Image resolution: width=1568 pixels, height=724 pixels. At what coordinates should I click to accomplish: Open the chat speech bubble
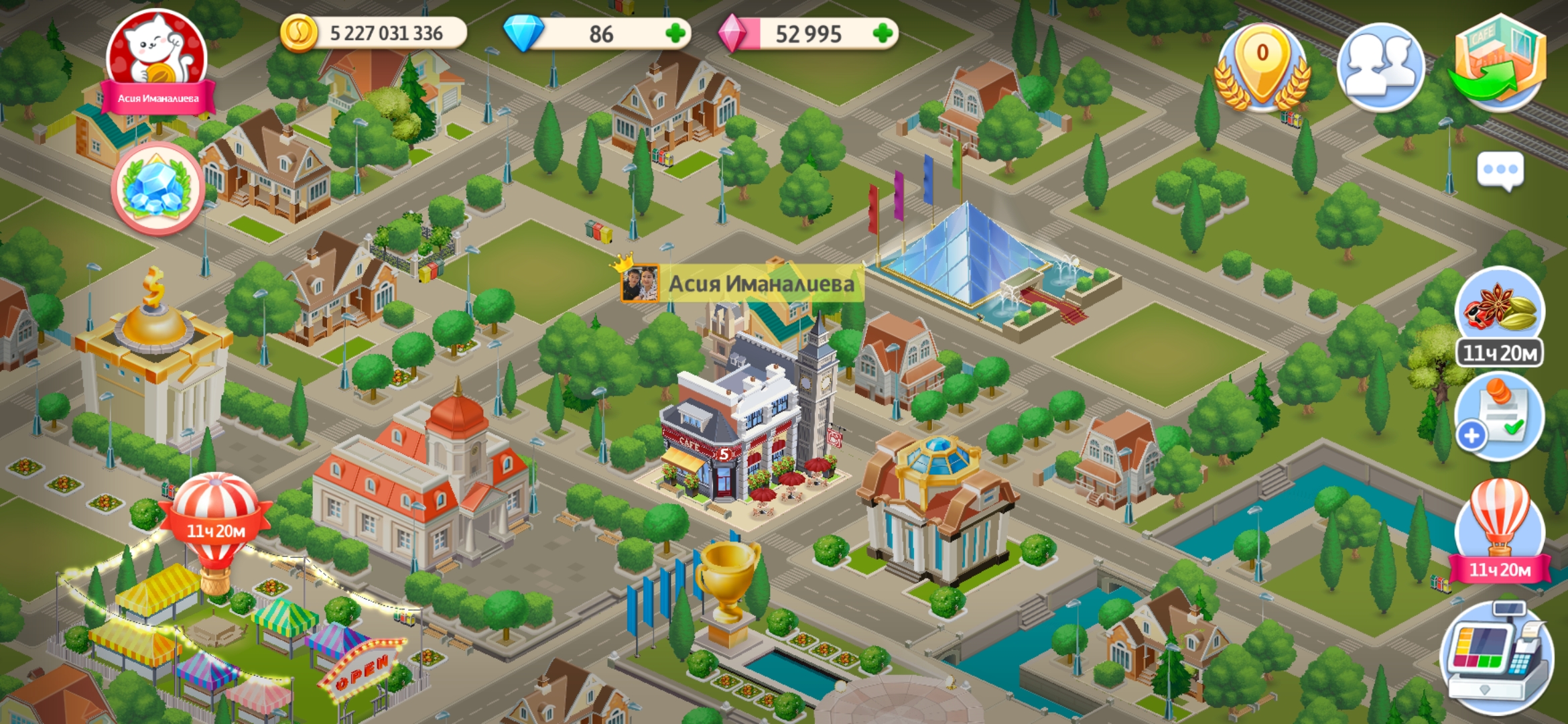tap(1500, 170)
